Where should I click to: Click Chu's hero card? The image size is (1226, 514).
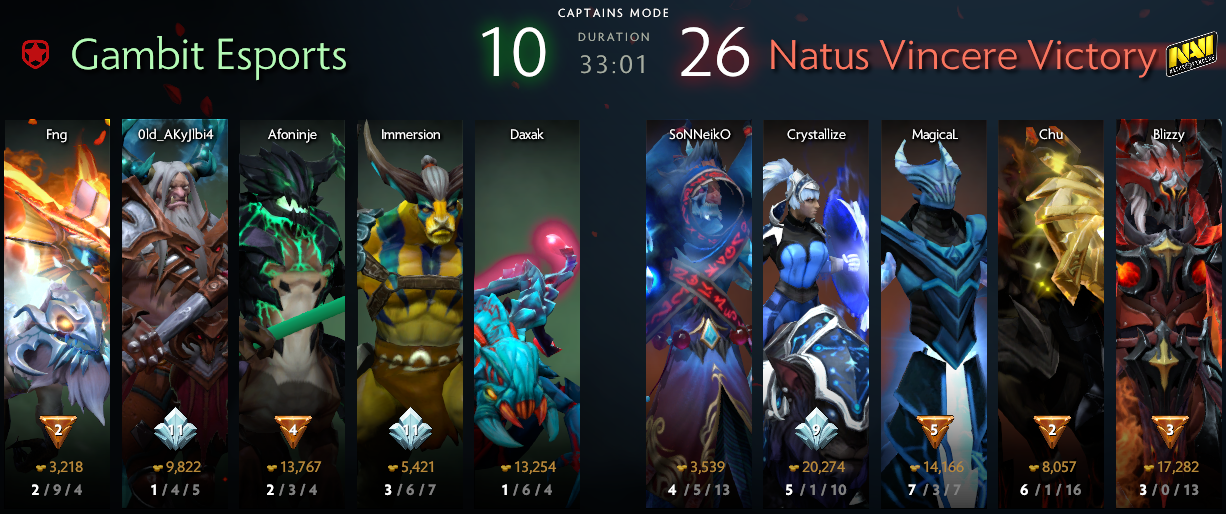(x=1050, y=300)
